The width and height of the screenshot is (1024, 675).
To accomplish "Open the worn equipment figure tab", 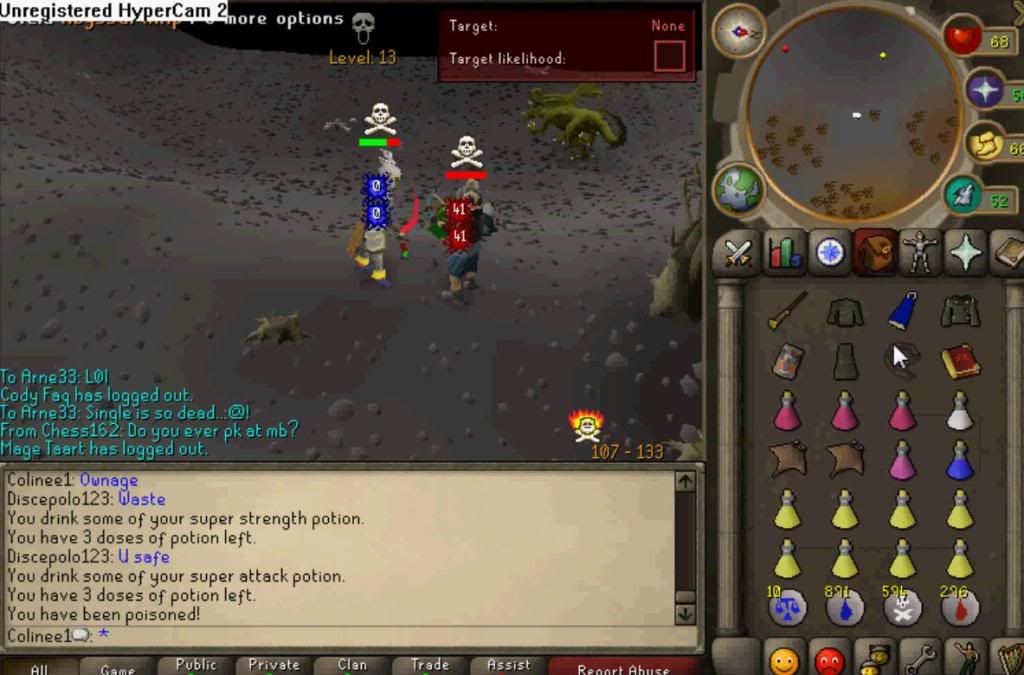I will (x=919, y=253).
